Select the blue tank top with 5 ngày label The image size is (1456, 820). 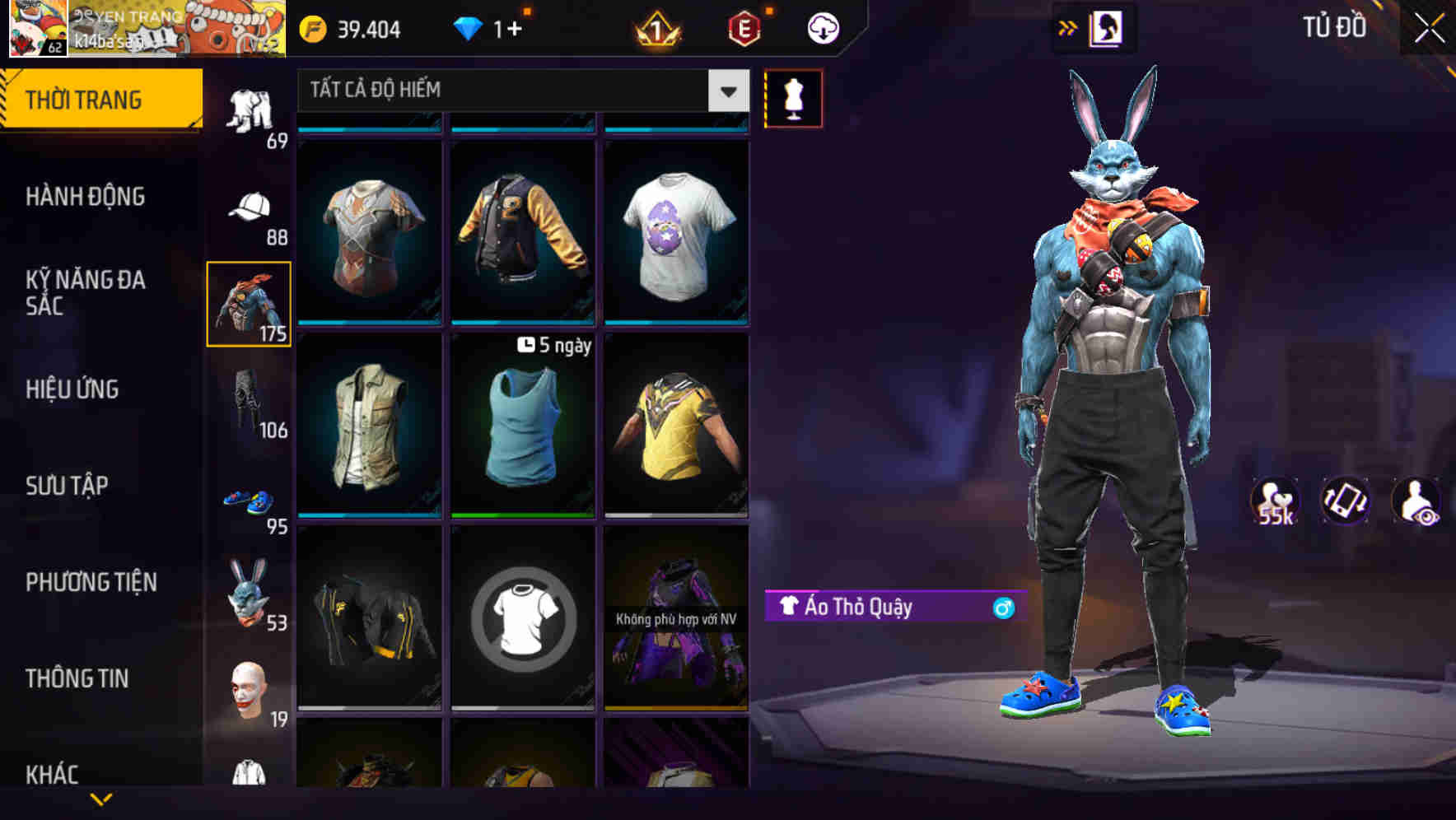click(521, 428)
